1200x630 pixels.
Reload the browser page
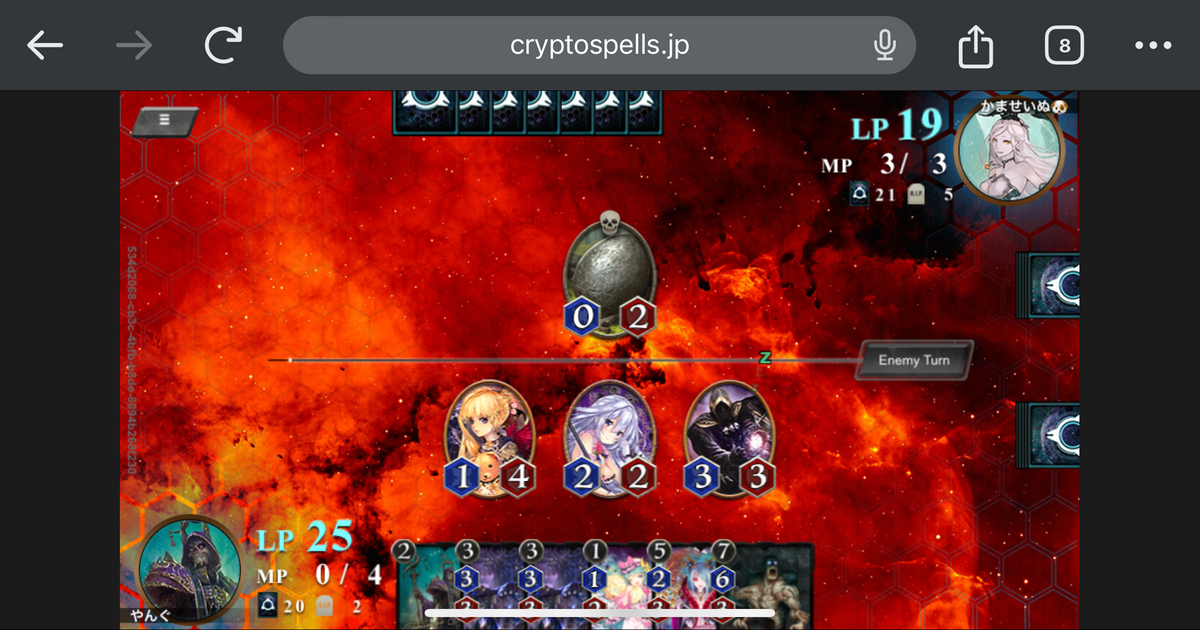tap(226, 45)
